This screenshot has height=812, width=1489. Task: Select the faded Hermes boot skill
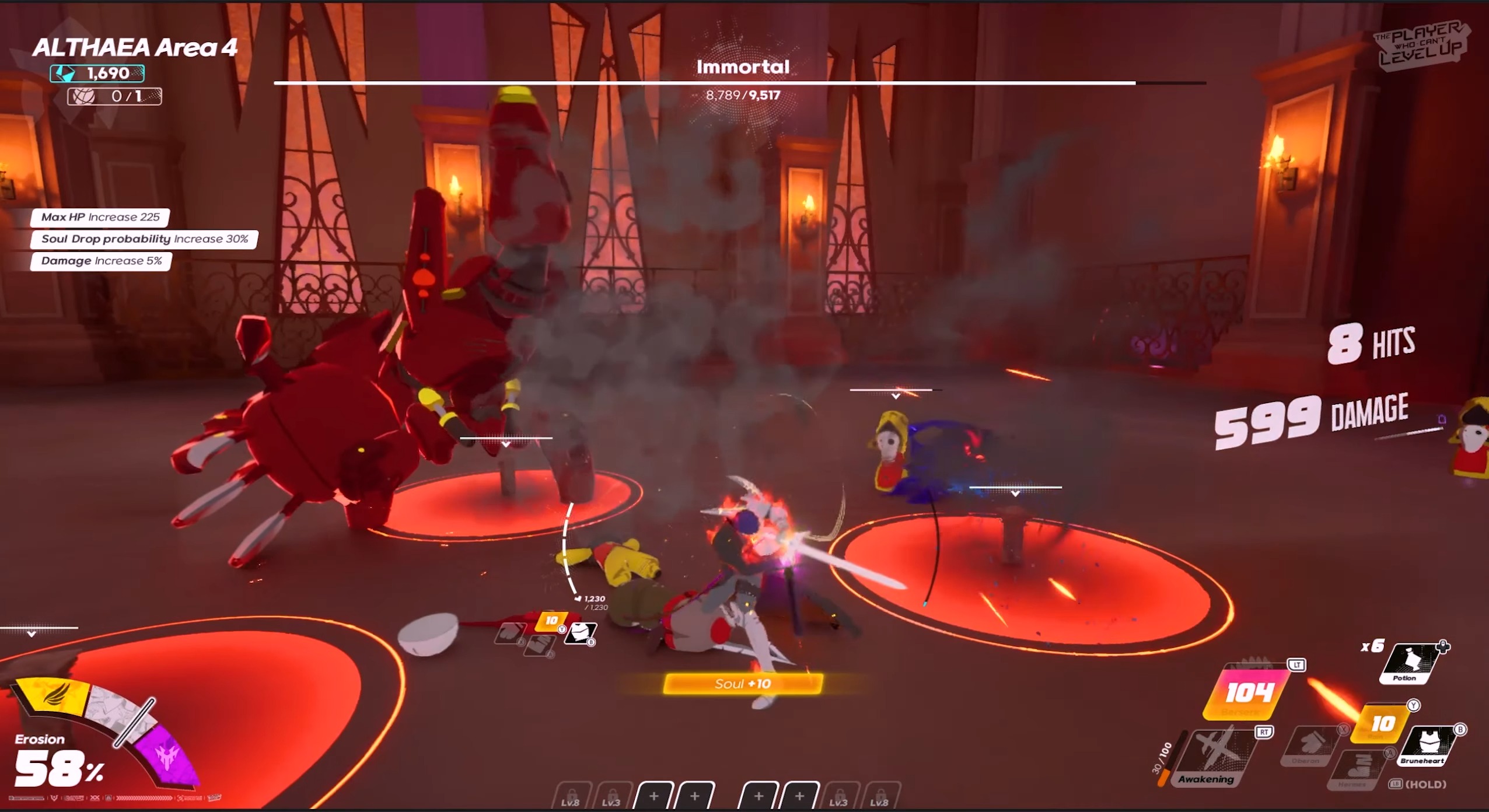tap(1357, 769)
